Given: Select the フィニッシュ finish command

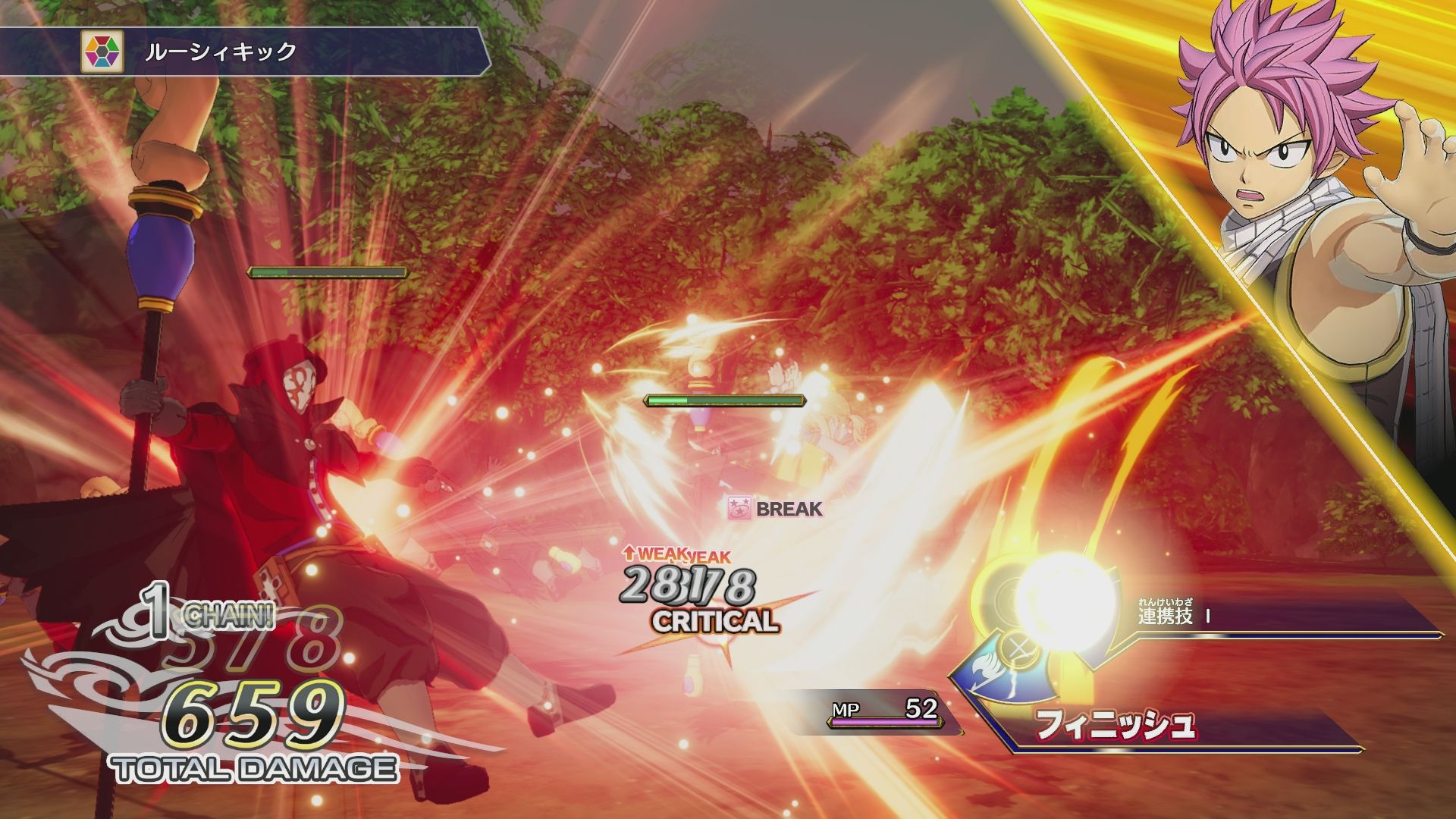Looking at the screenshot, I should click(x=1115, y=725).
